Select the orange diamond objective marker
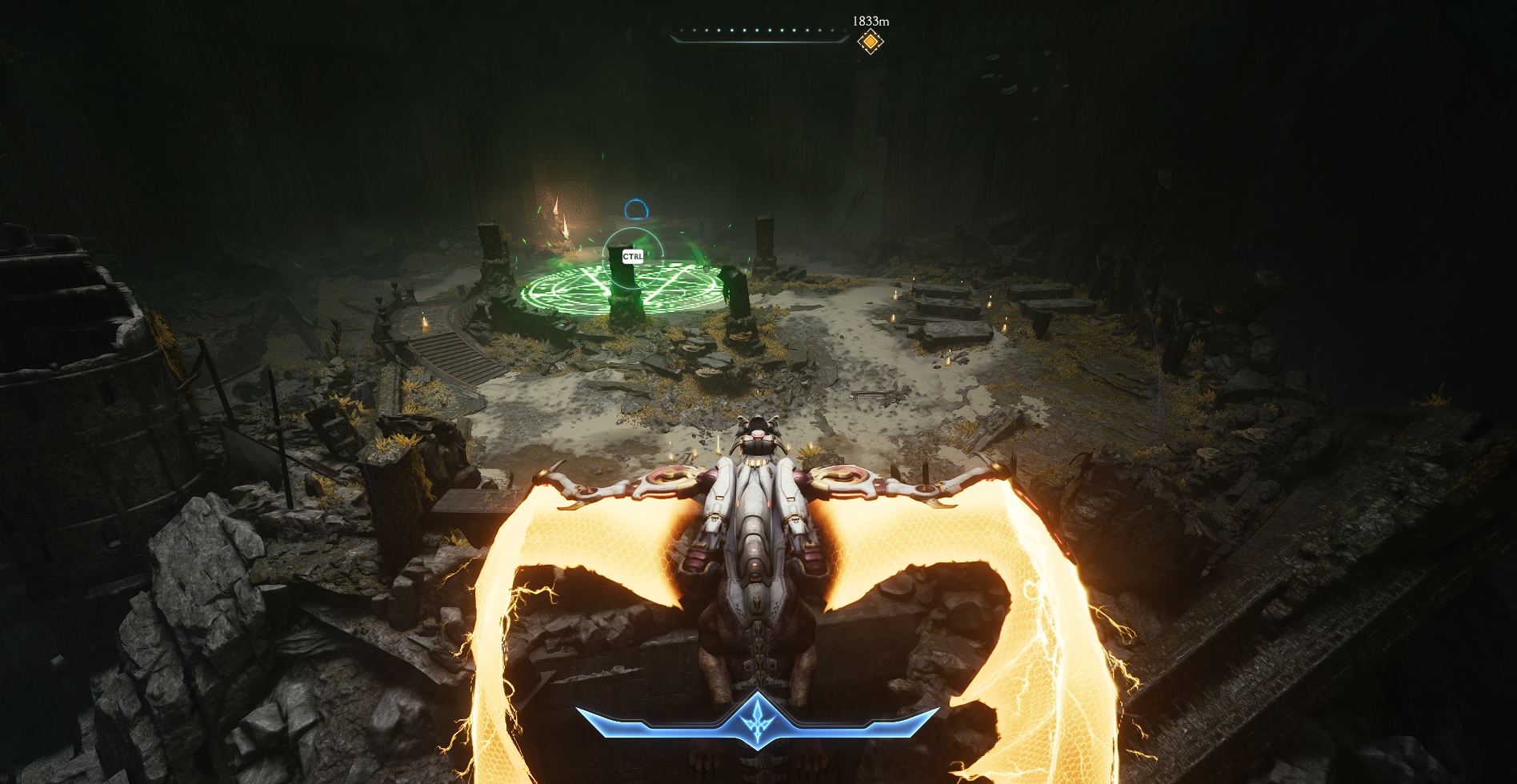Screen dimensions: 1517x784 tap(870, 41)
